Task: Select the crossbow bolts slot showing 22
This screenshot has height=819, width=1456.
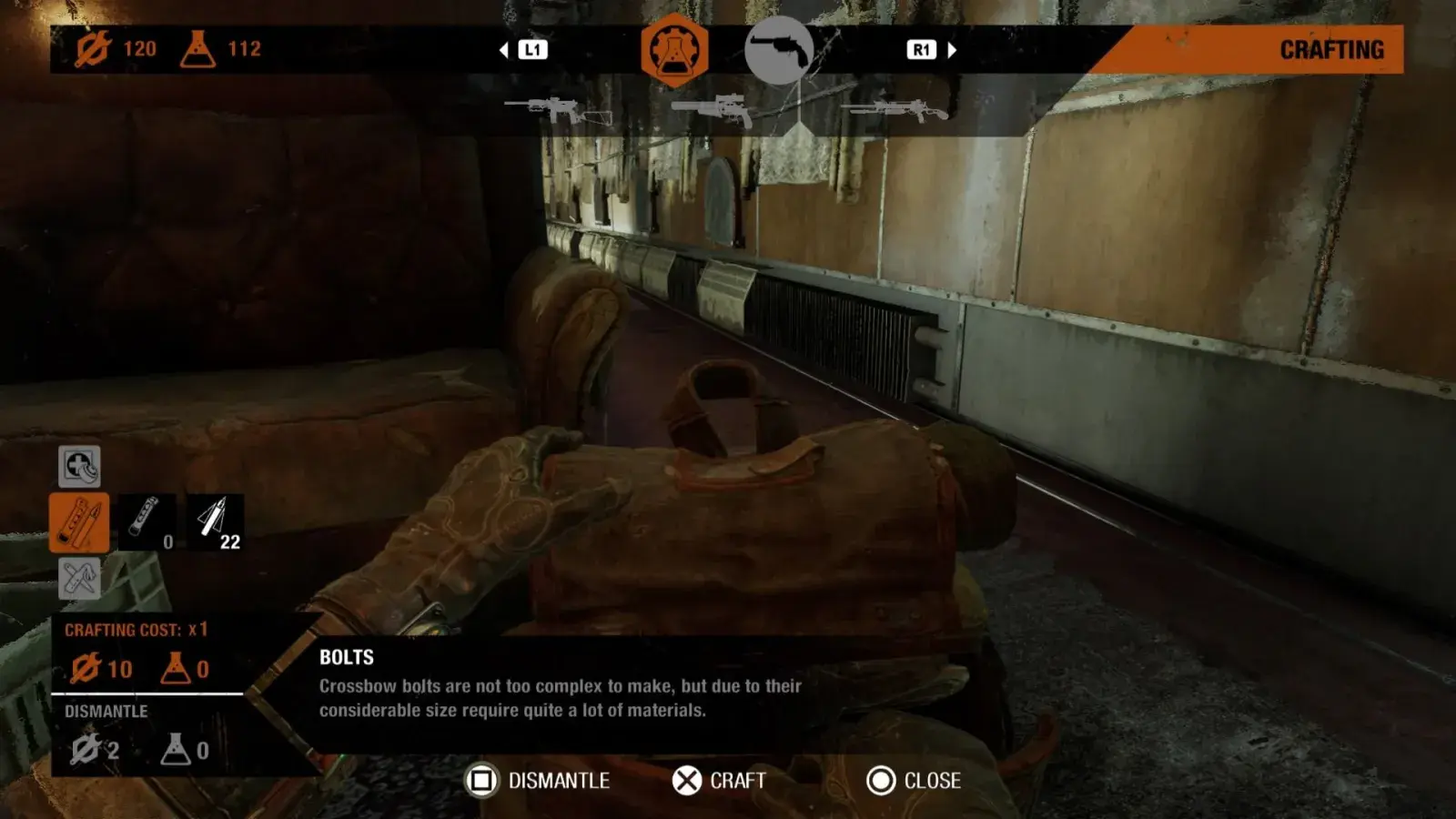Action: (x=215, y=523)
